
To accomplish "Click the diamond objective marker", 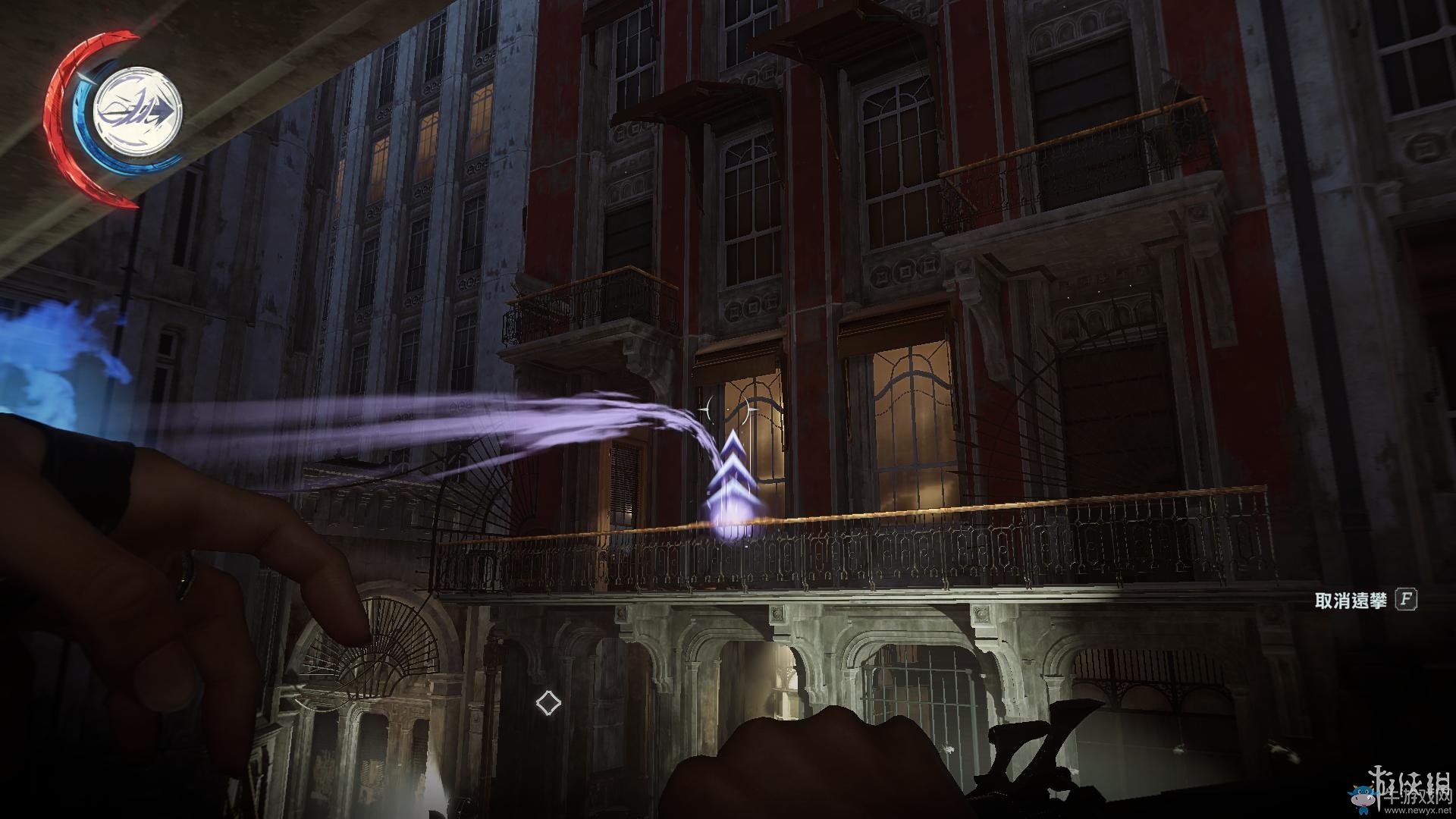I will pyautogui.click(x=548, y=702).
